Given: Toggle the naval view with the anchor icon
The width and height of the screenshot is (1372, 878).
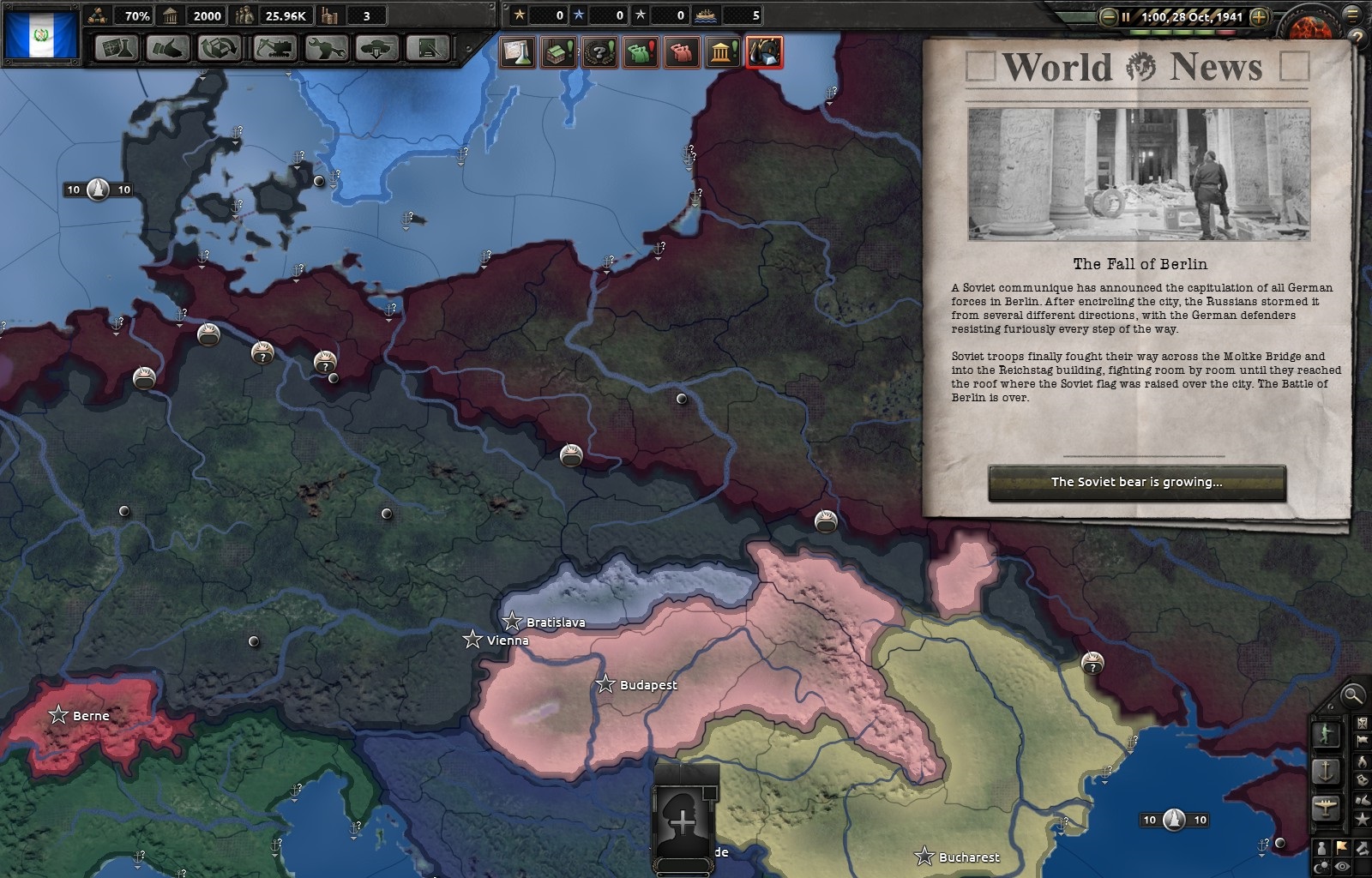Looking at the screenshot, I should pos(1327,772).
